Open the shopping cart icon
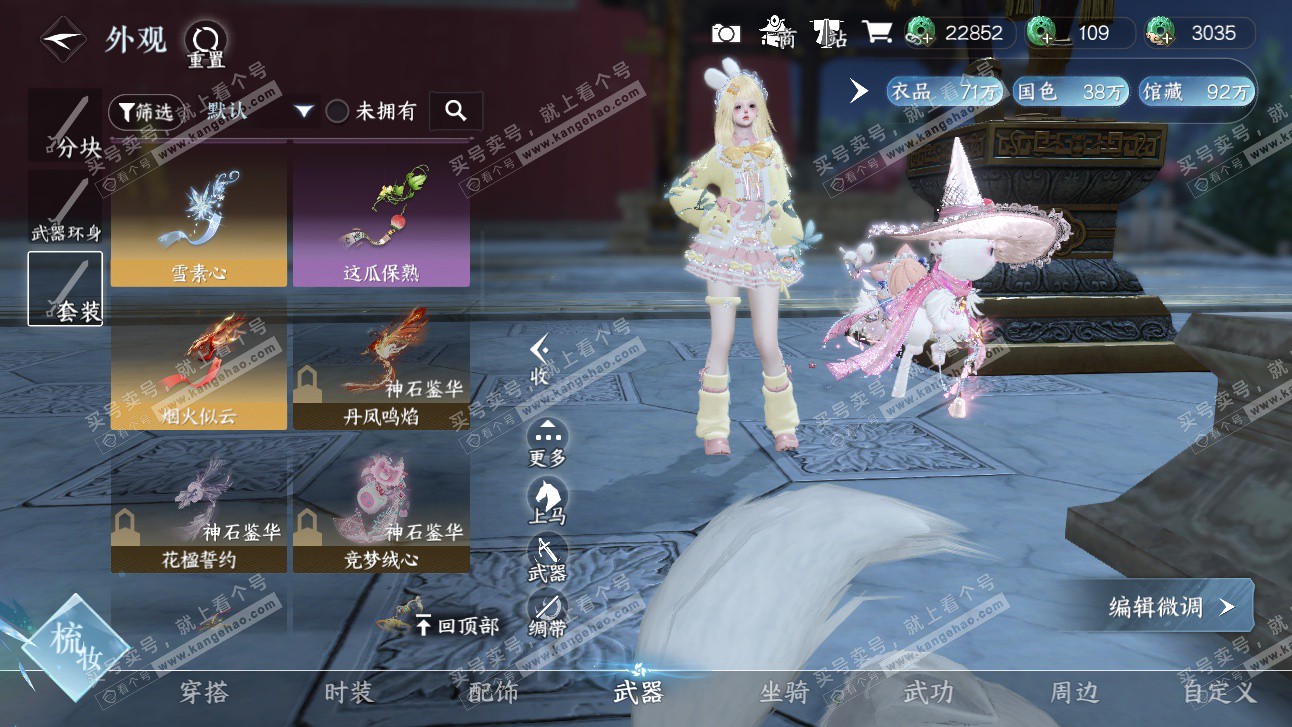Screen dimensions: 1292x727 click(x=877, y=33)
